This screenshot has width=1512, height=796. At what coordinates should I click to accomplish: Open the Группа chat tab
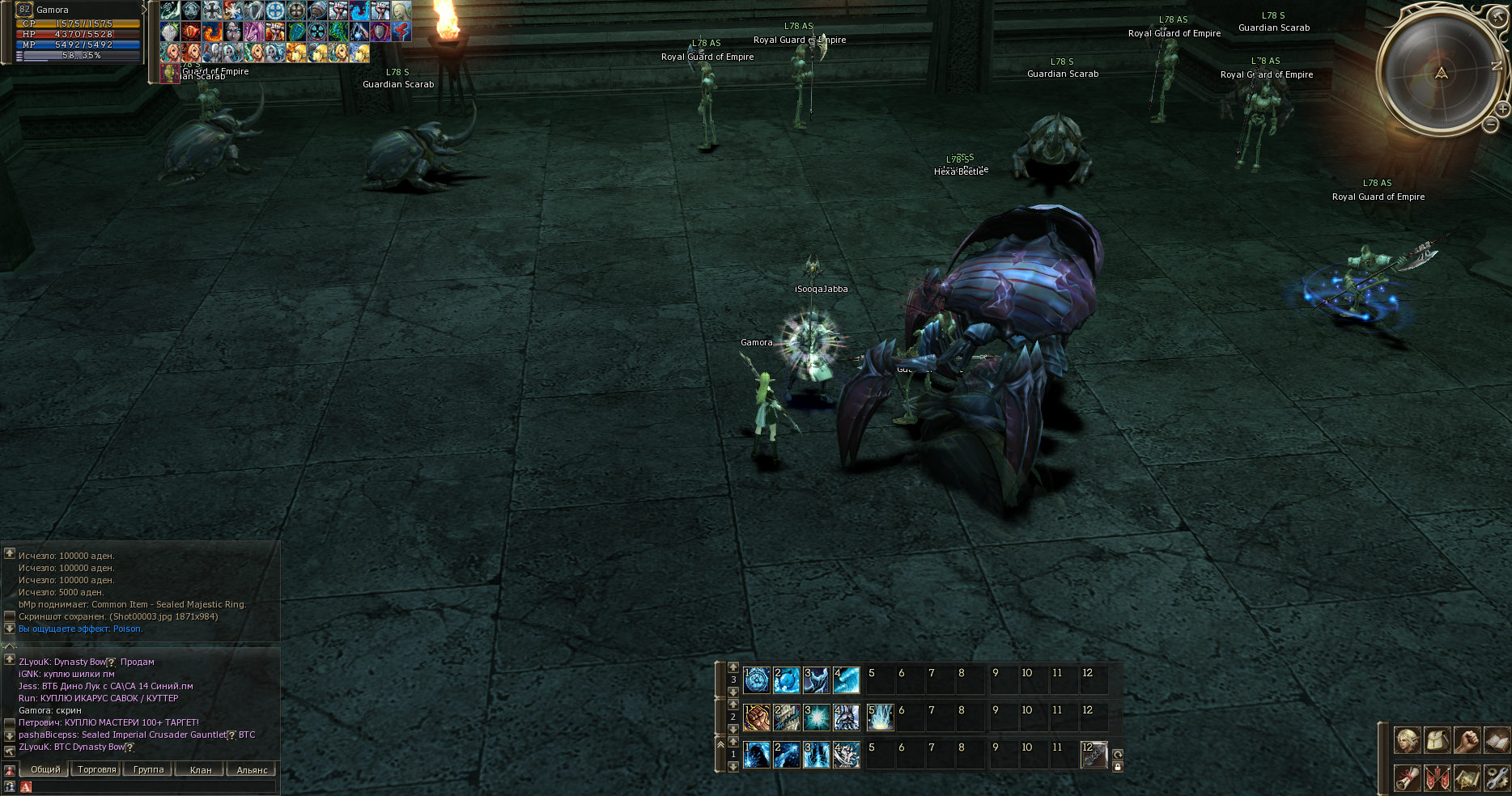pos(148,769)
